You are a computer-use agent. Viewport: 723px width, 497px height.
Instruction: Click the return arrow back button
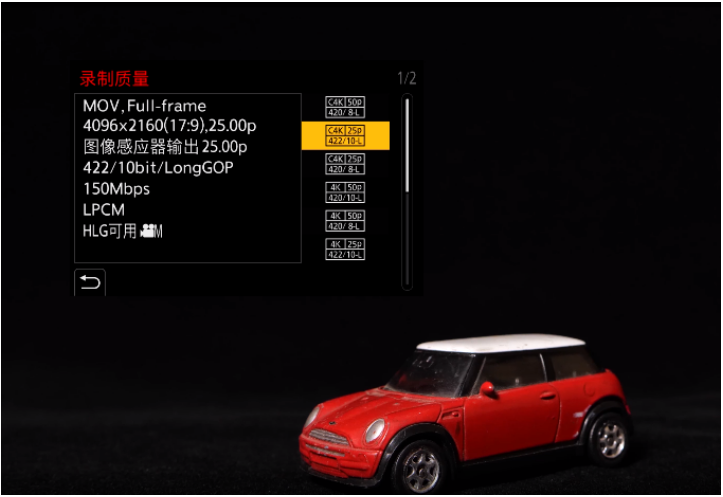[x=90, y=283]
